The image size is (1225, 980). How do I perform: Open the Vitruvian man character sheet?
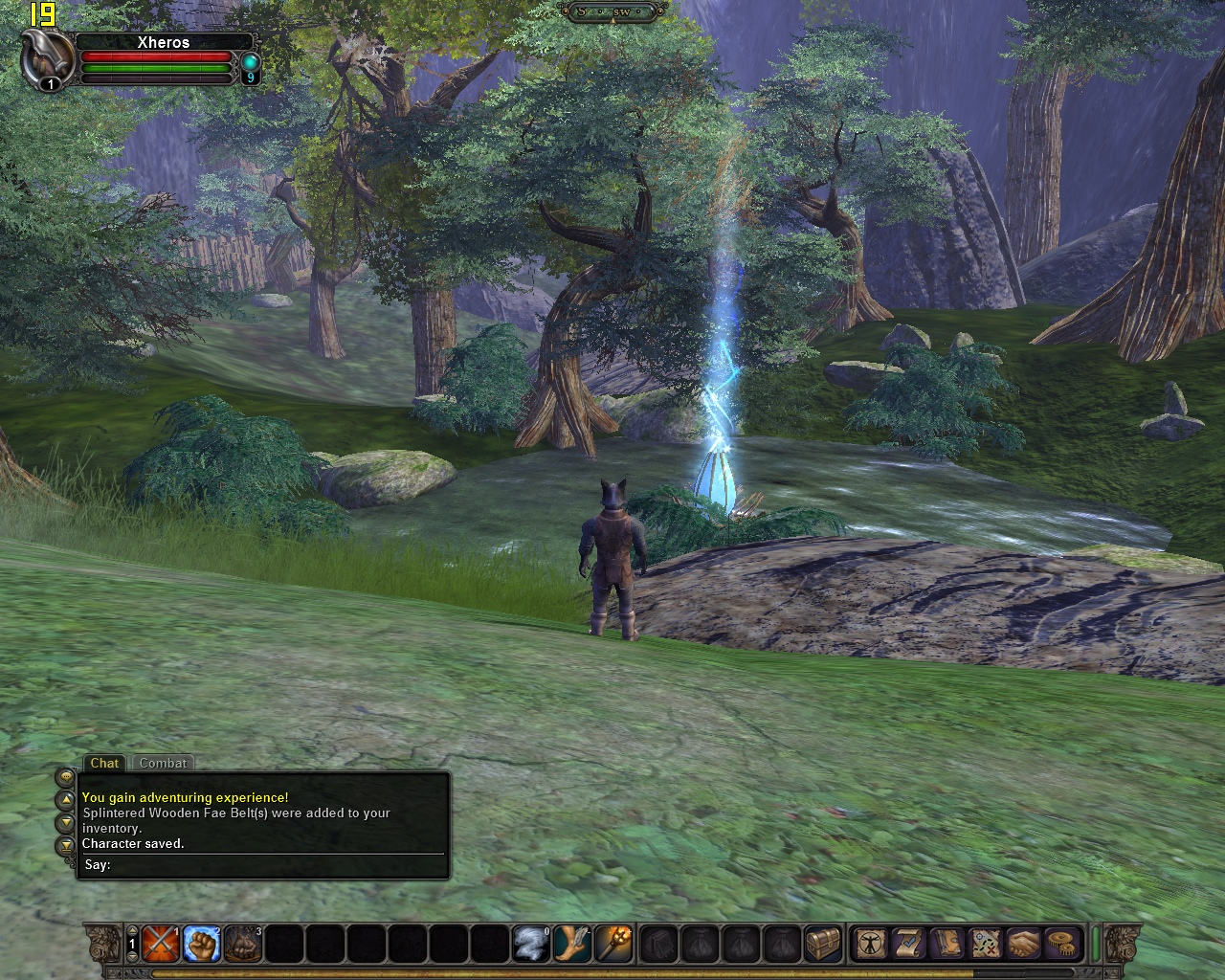coord(871,944)
